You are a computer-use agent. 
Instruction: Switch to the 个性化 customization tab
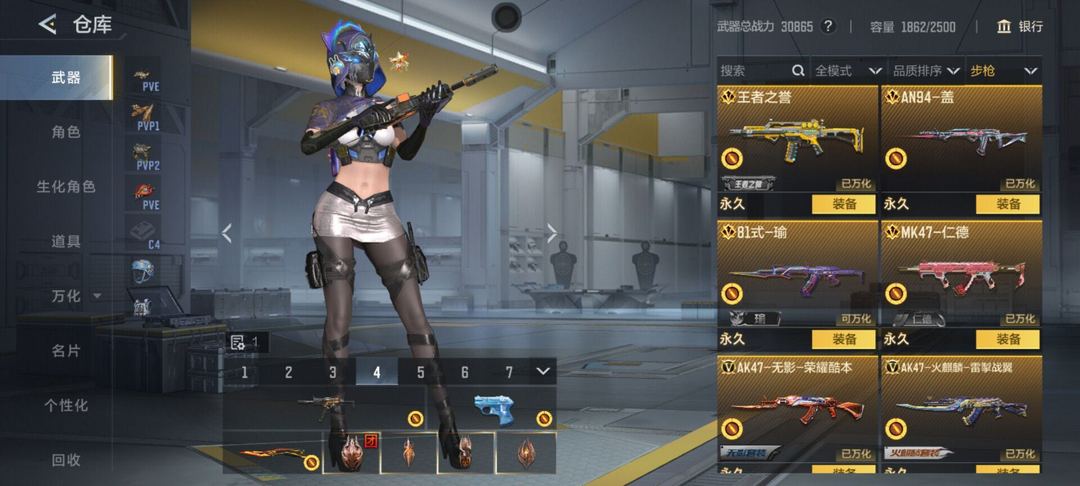pyautogui.click(x=66, y=405)
